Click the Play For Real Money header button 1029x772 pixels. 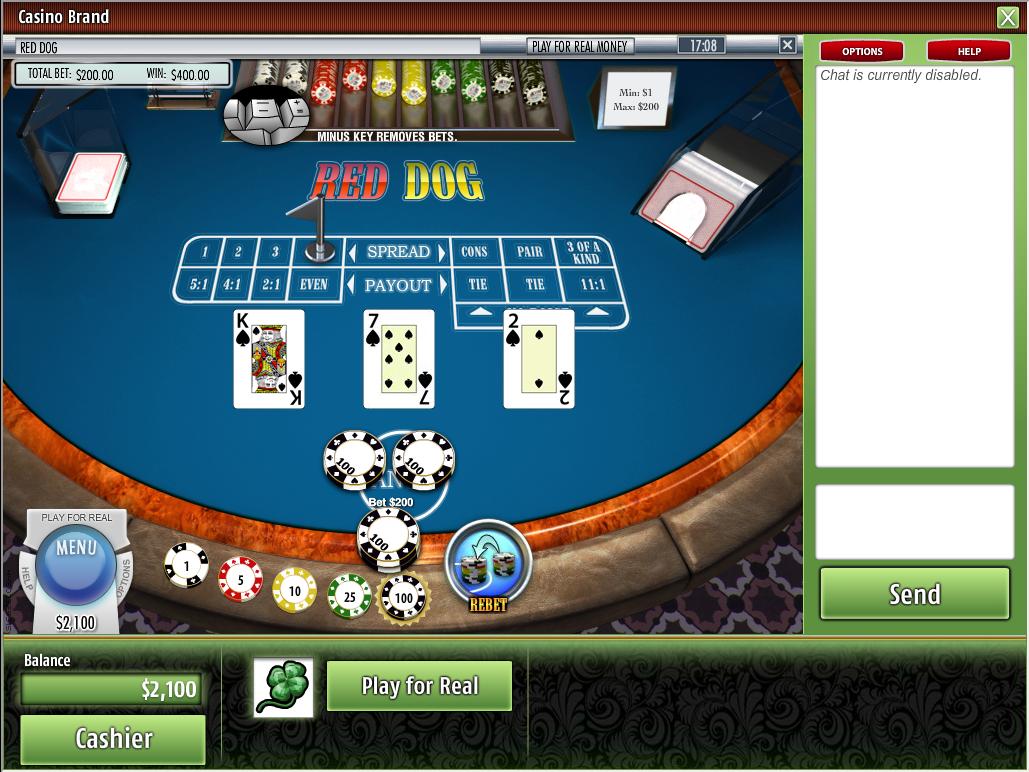[580, 46]
